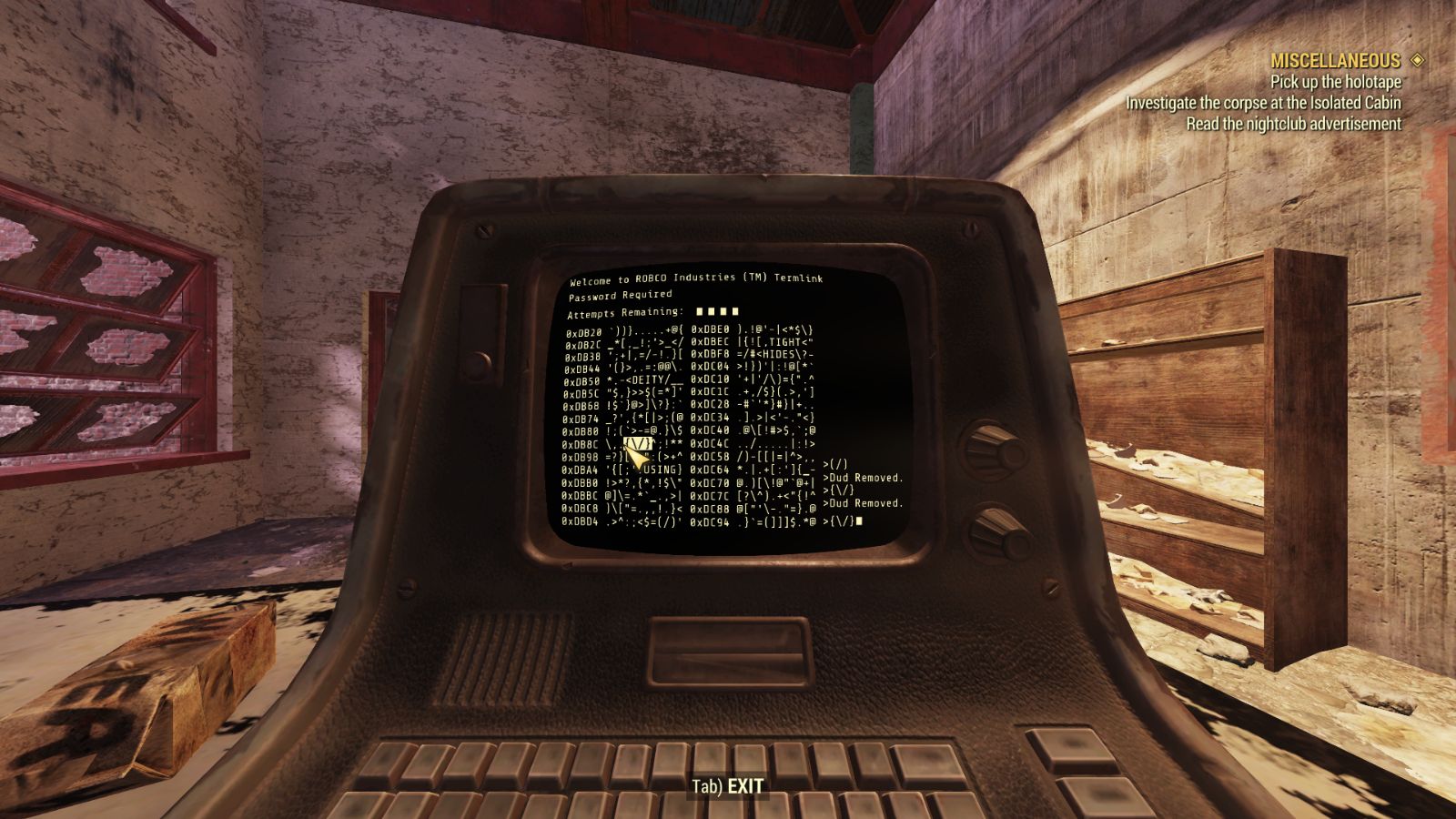
Task: Click the >{\/} entry in the output column
Action: coord(838,489)
